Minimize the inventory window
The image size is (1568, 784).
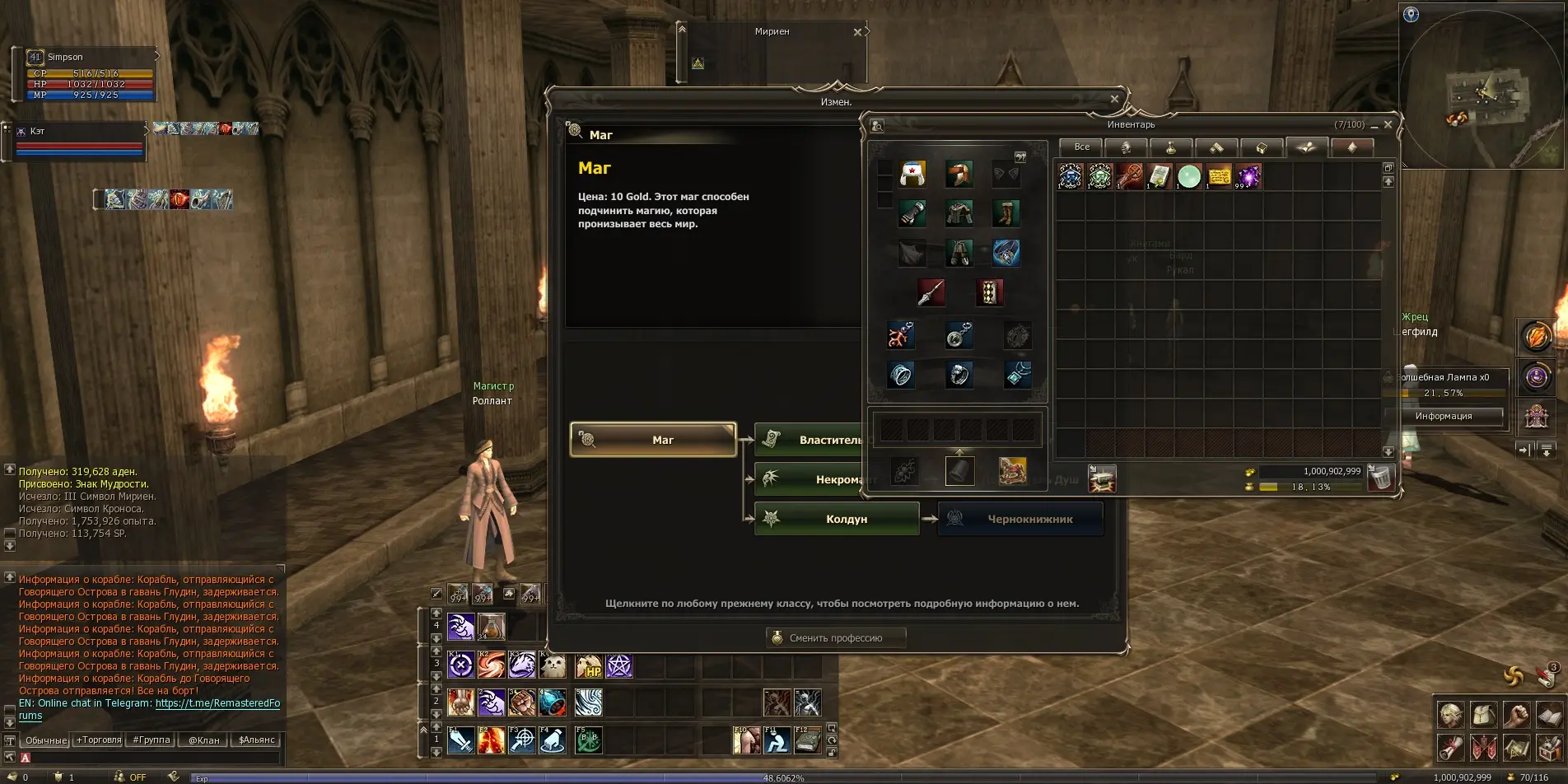tap(1374, 126)
